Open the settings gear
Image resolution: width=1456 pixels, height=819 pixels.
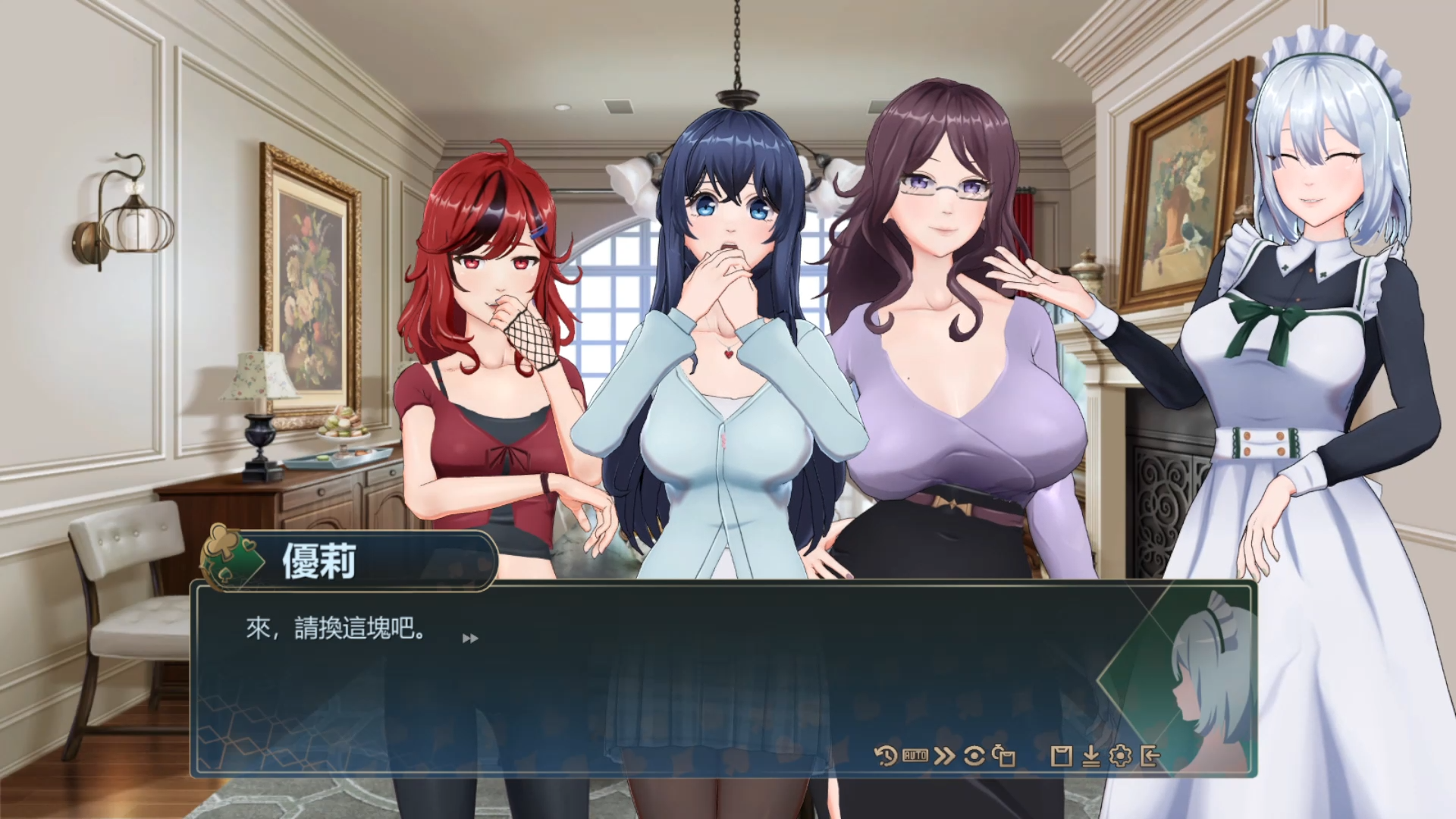[x=1120, y=756]
